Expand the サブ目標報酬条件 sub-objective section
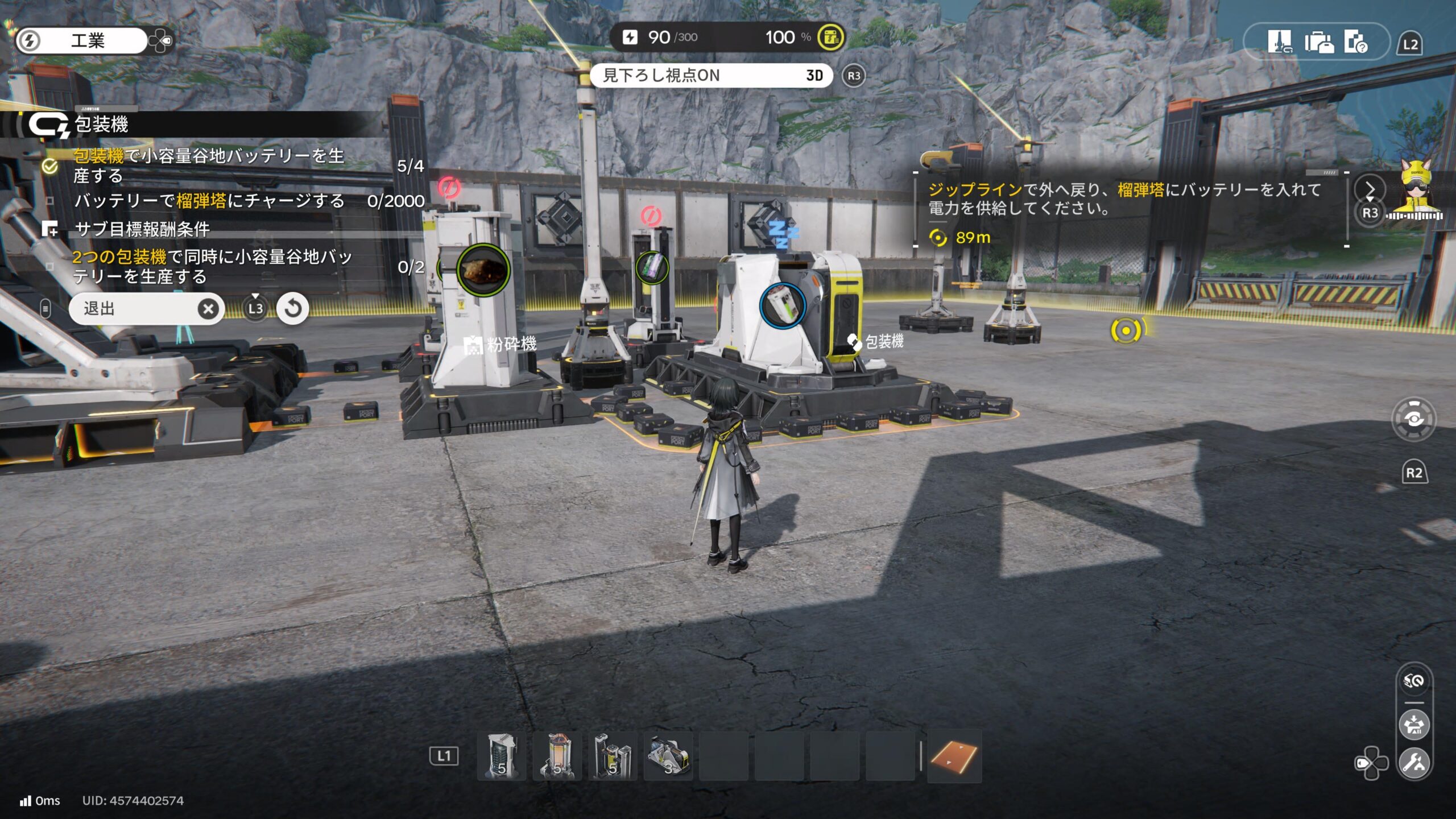 click(142, 229)
